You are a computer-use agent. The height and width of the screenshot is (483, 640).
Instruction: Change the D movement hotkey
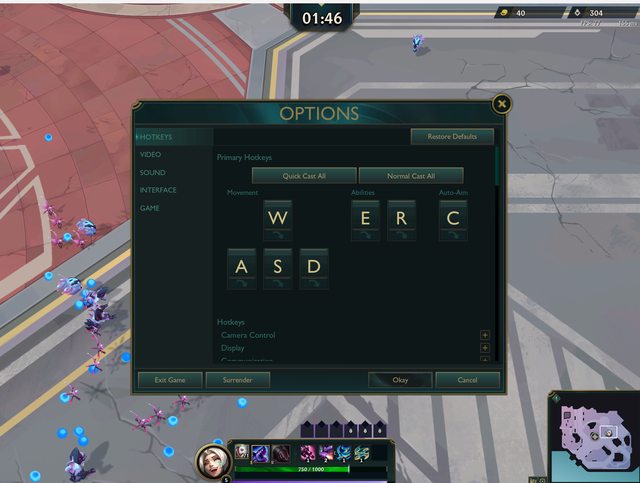tap(314, 267)
